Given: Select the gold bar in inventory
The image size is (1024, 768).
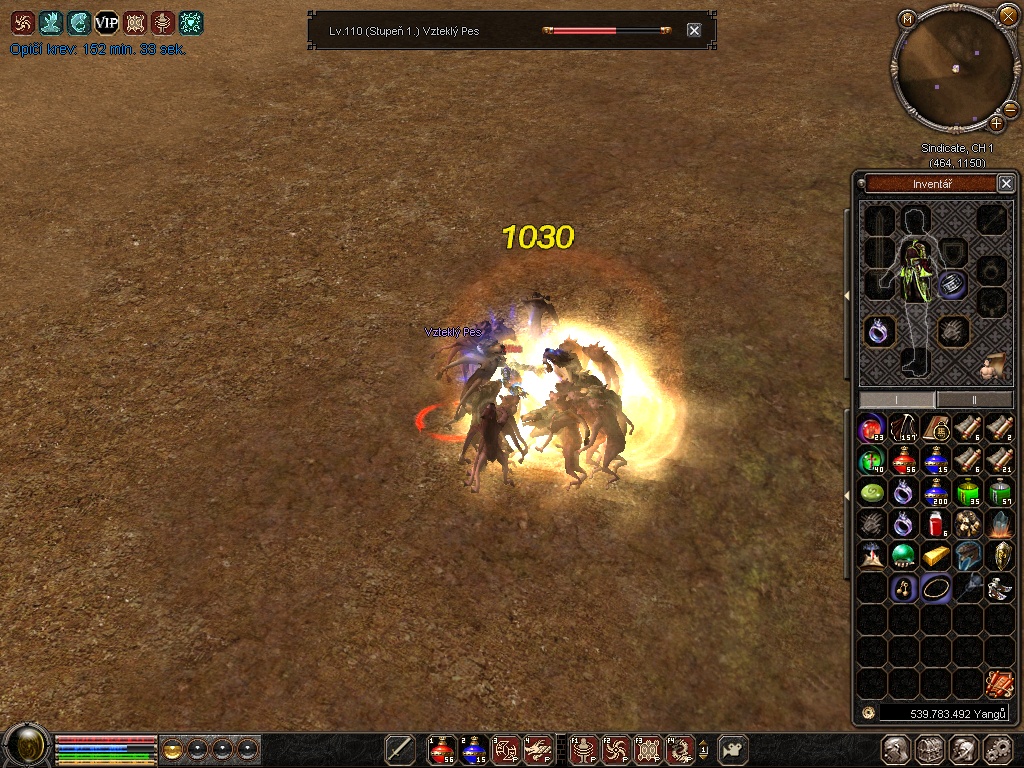Looking at the screenshot, I should pyautogui.click(x=936, y=555).
